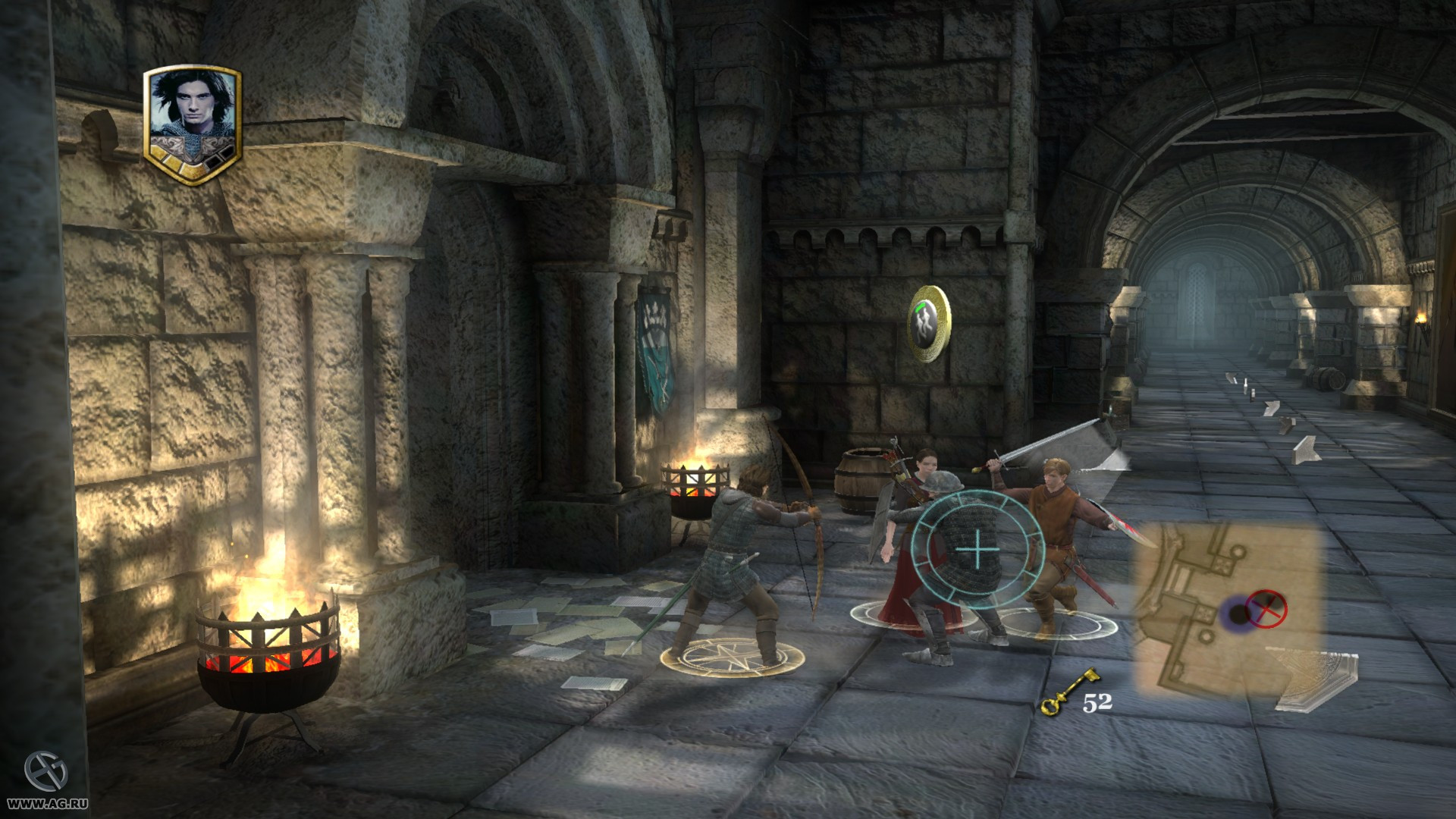The height and width of the screenshot is (819, 1456).
Task: Click the AG.RU watermark logo
Action: tap(45, 771)
